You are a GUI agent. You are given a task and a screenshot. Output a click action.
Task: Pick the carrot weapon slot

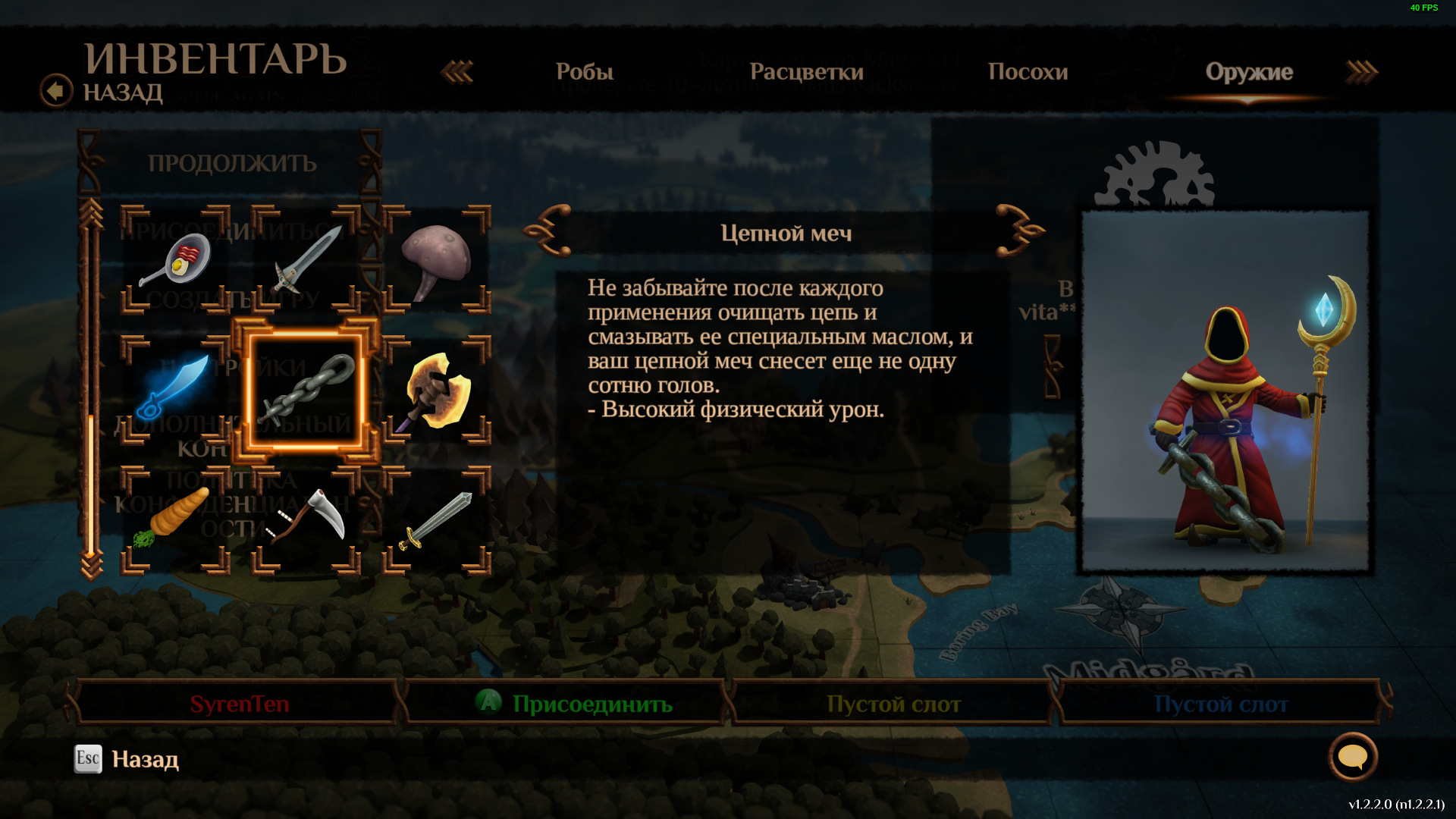pos(175,520)
